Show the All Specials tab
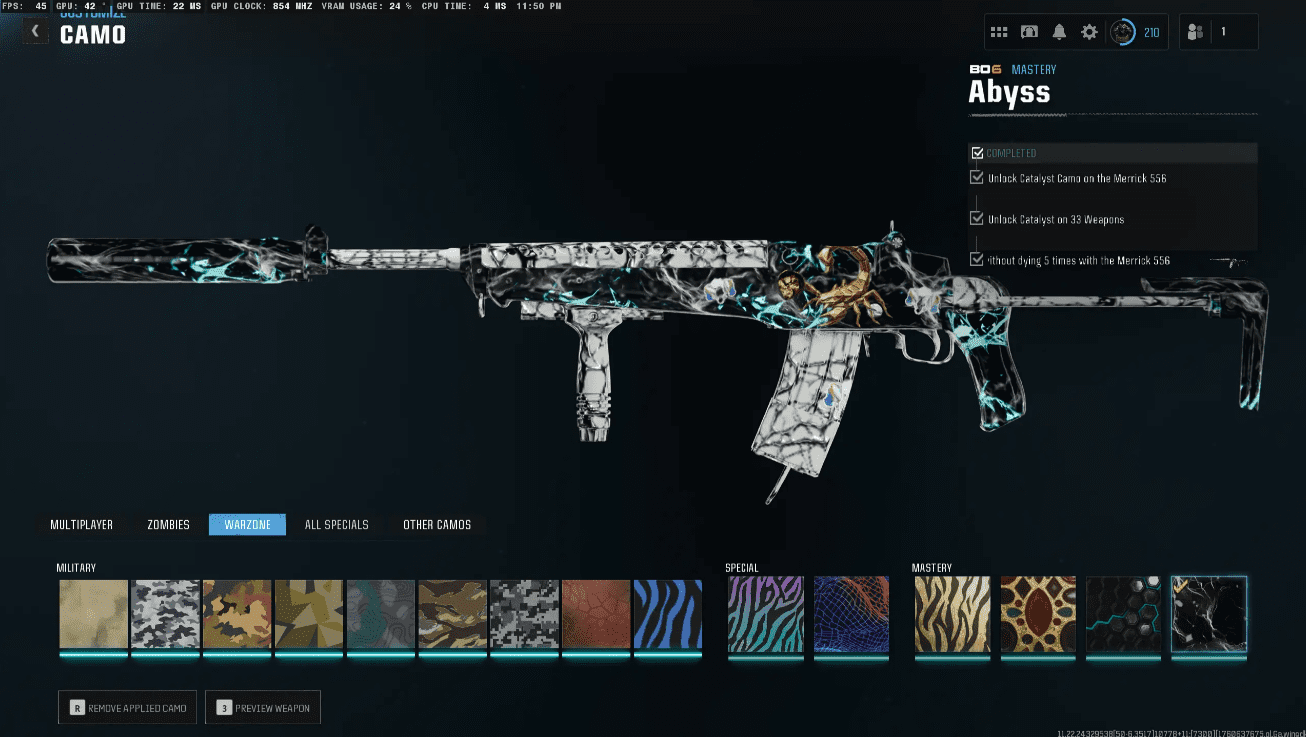The width and height of the screenshot is (1306, 737). (x=336, y=525)
